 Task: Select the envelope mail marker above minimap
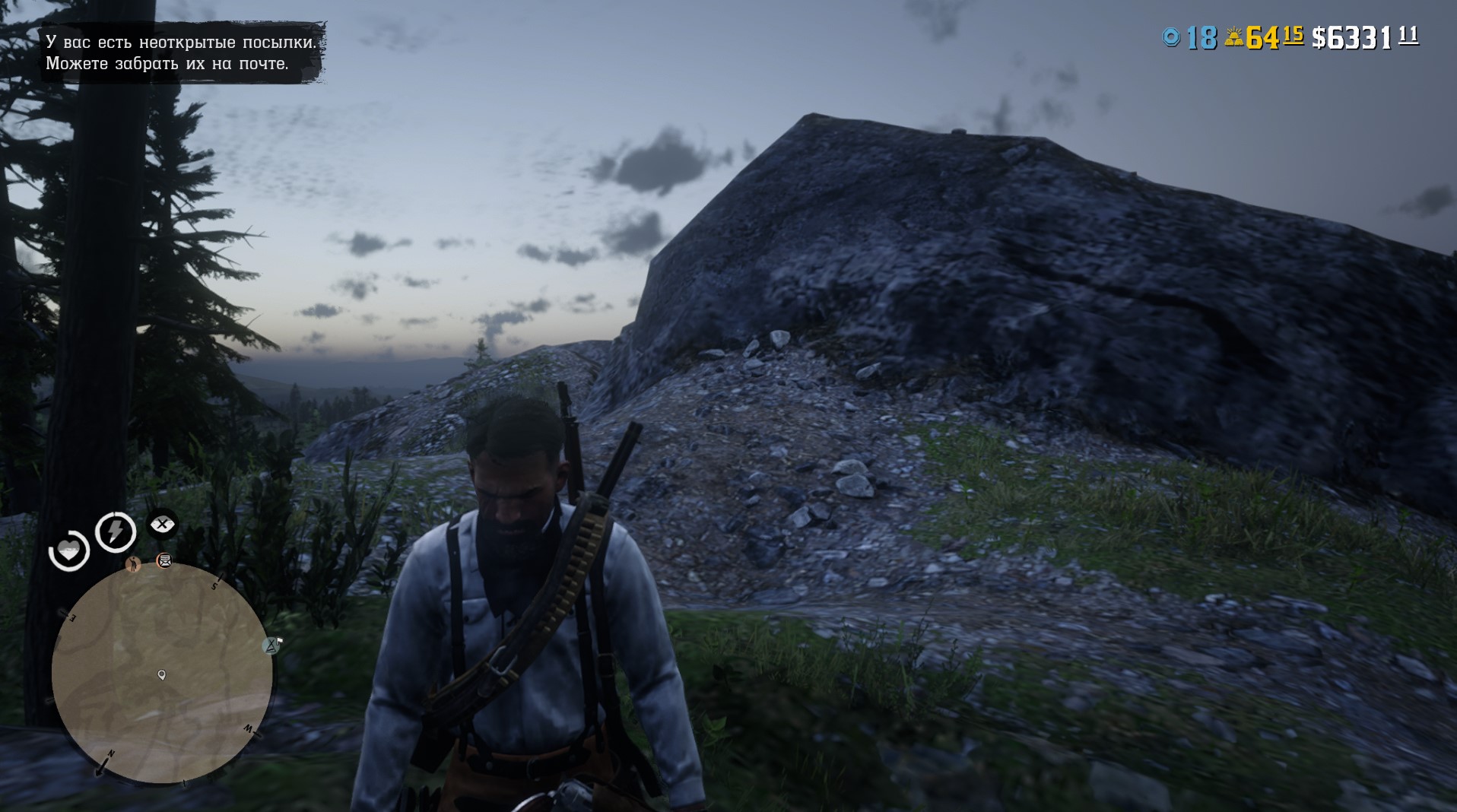pos(164,561)
